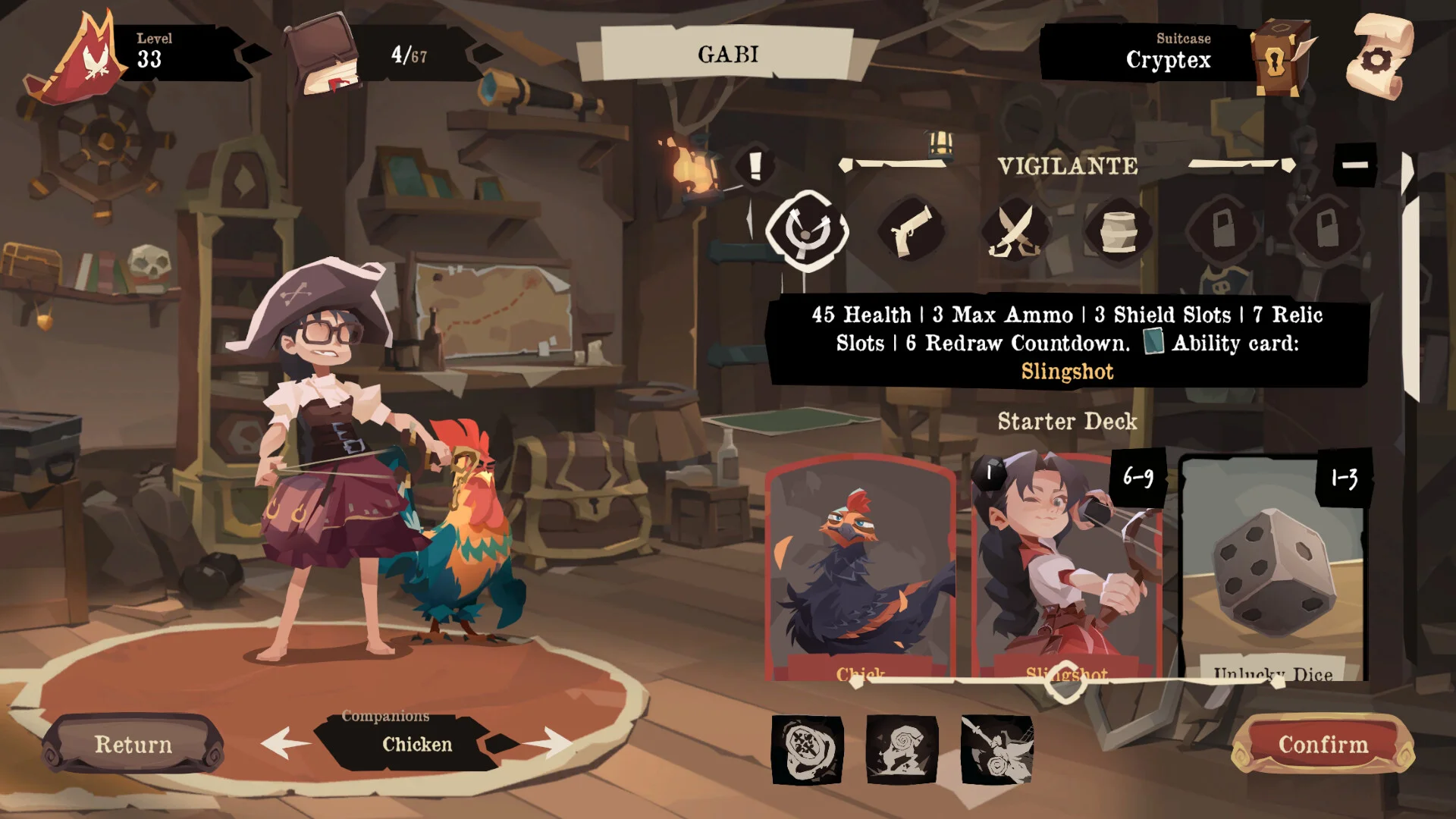Viewport: 1456px width, 819px height.
Task: Switch to the previous companion
Action: [x=285, y=742]
